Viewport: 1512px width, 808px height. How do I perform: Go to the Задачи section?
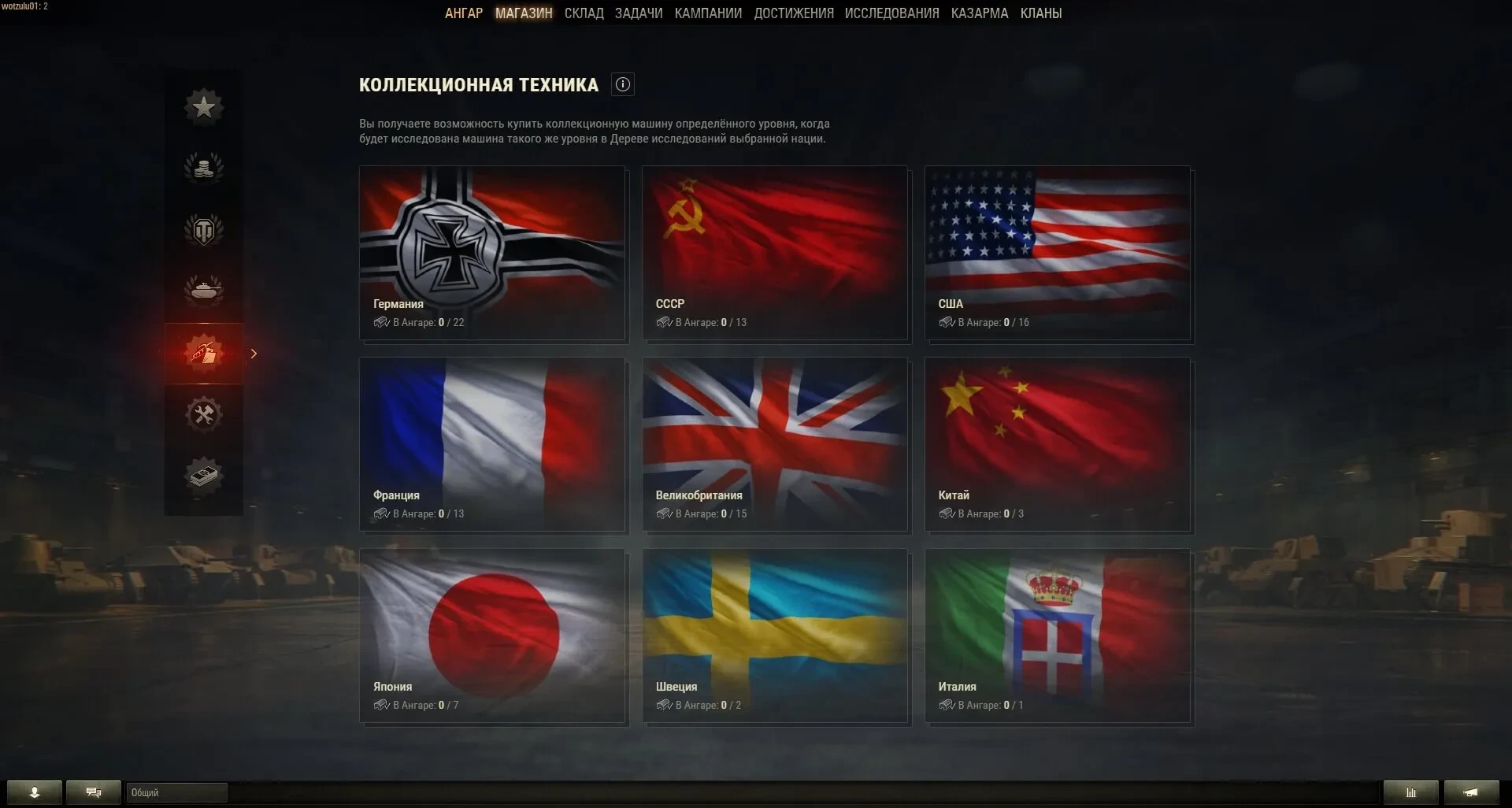(639, 13)
